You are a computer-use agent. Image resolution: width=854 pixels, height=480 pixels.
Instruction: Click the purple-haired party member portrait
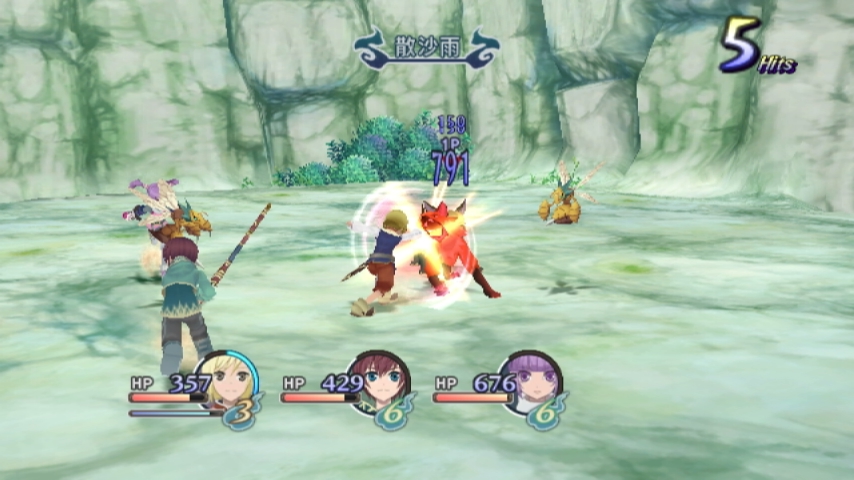tap(532, 379)
